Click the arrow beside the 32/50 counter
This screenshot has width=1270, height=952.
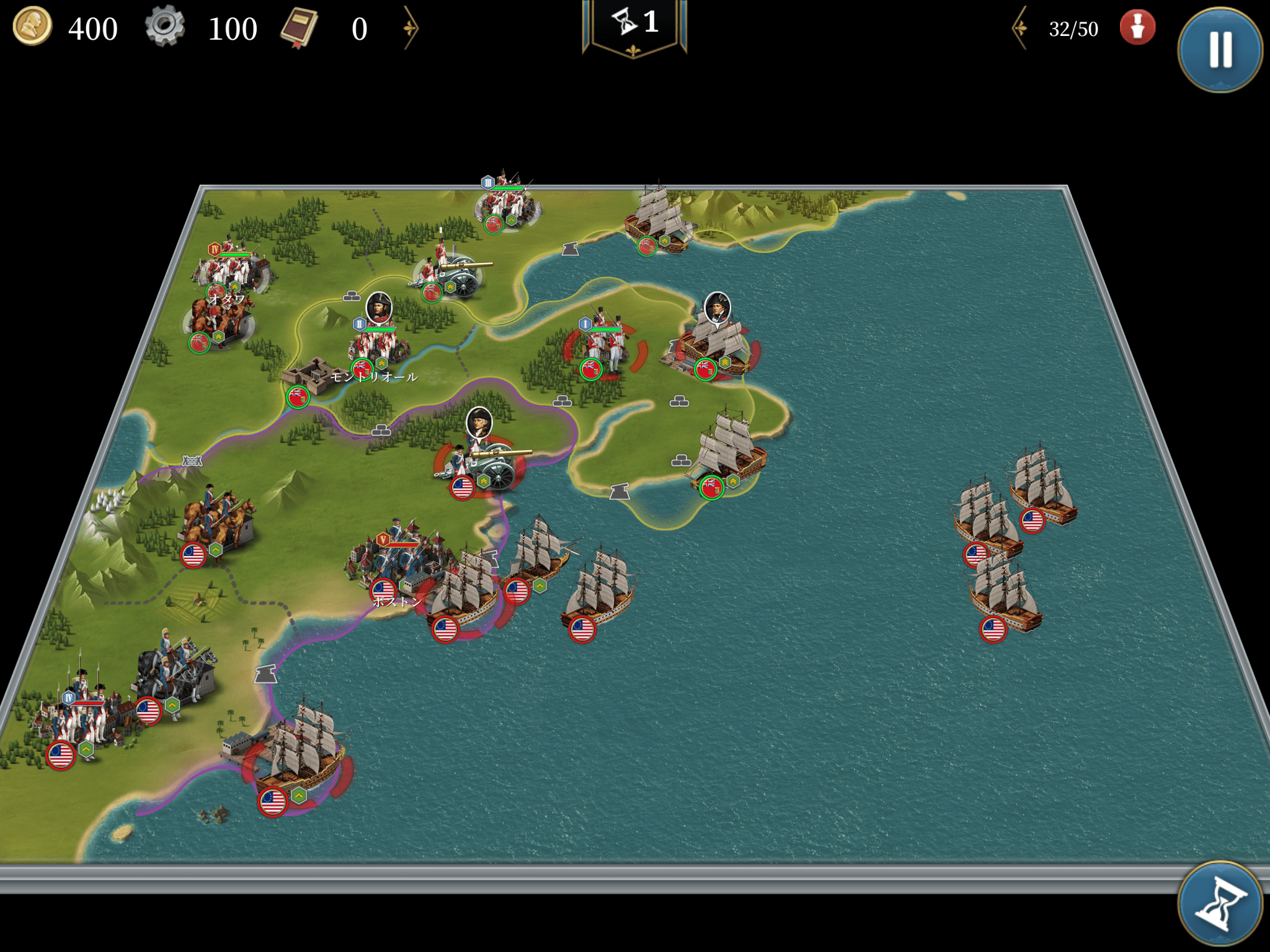[x=1020, y=28]
